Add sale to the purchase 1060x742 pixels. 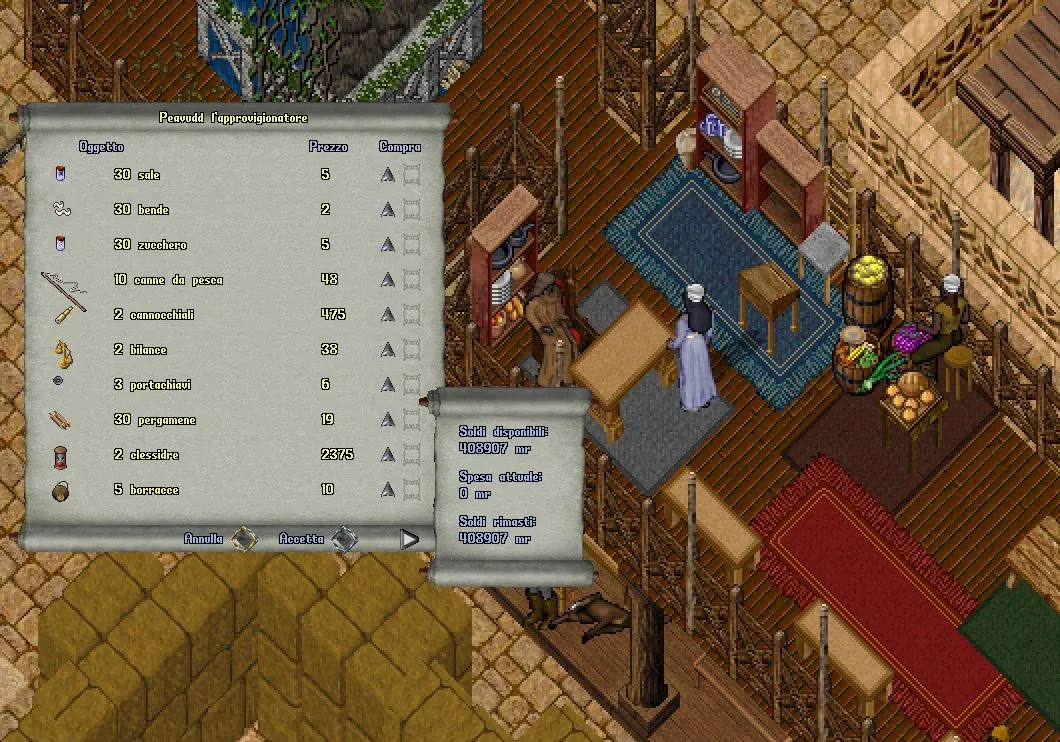388,175
